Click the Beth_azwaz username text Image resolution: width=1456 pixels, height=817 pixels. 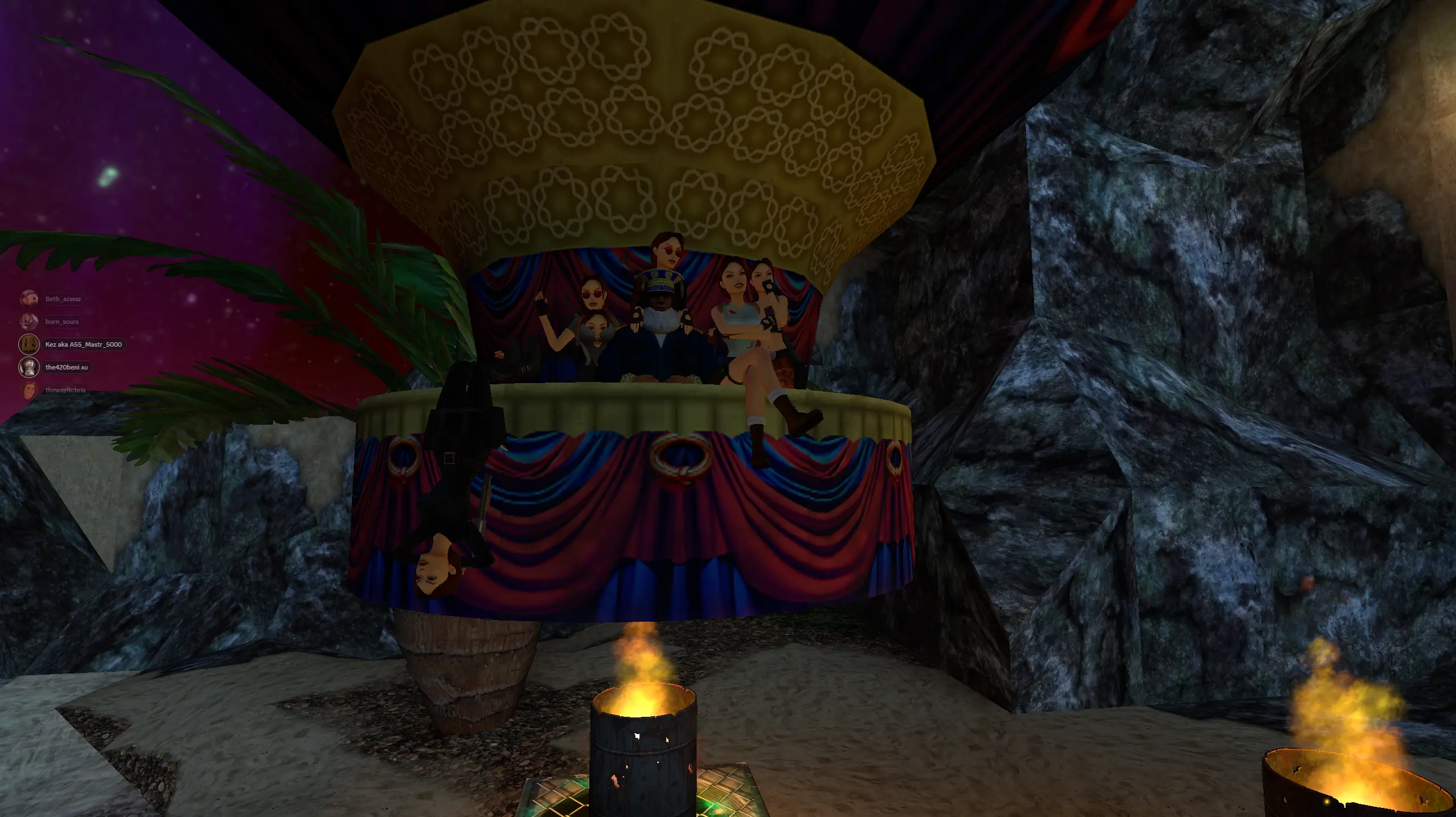click(x=63, y=298)
